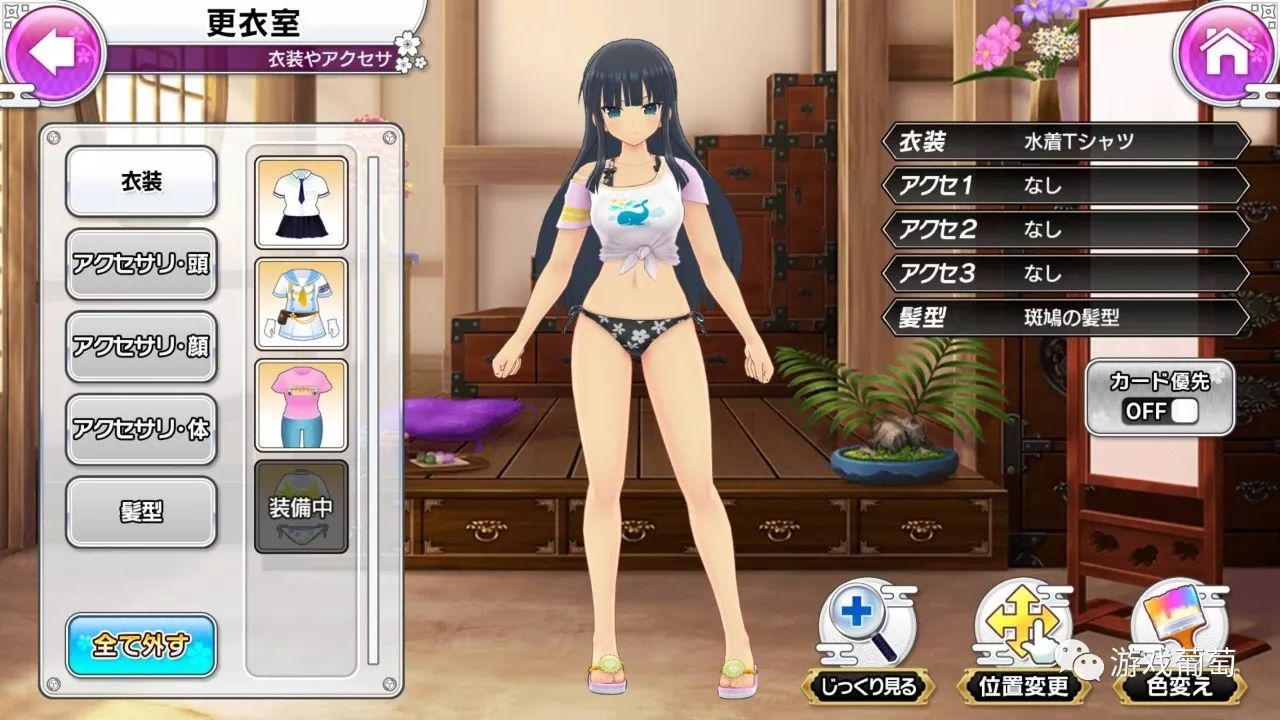
Task: Click the アクセ1 なし slot row
Action: click(1066, 185)
